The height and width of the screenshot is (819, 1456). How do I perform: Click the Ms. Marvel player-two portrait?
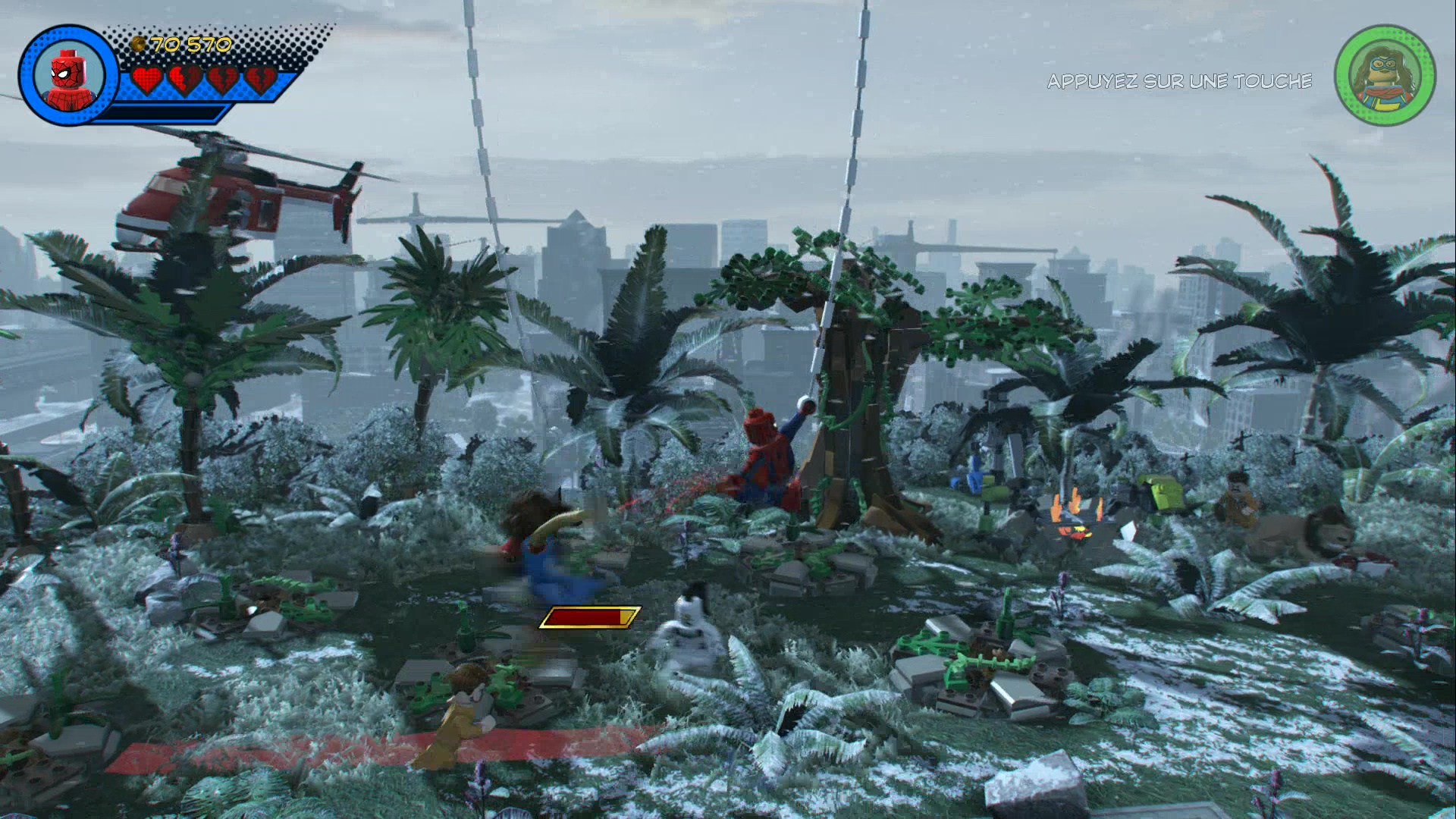point(1385,77)
